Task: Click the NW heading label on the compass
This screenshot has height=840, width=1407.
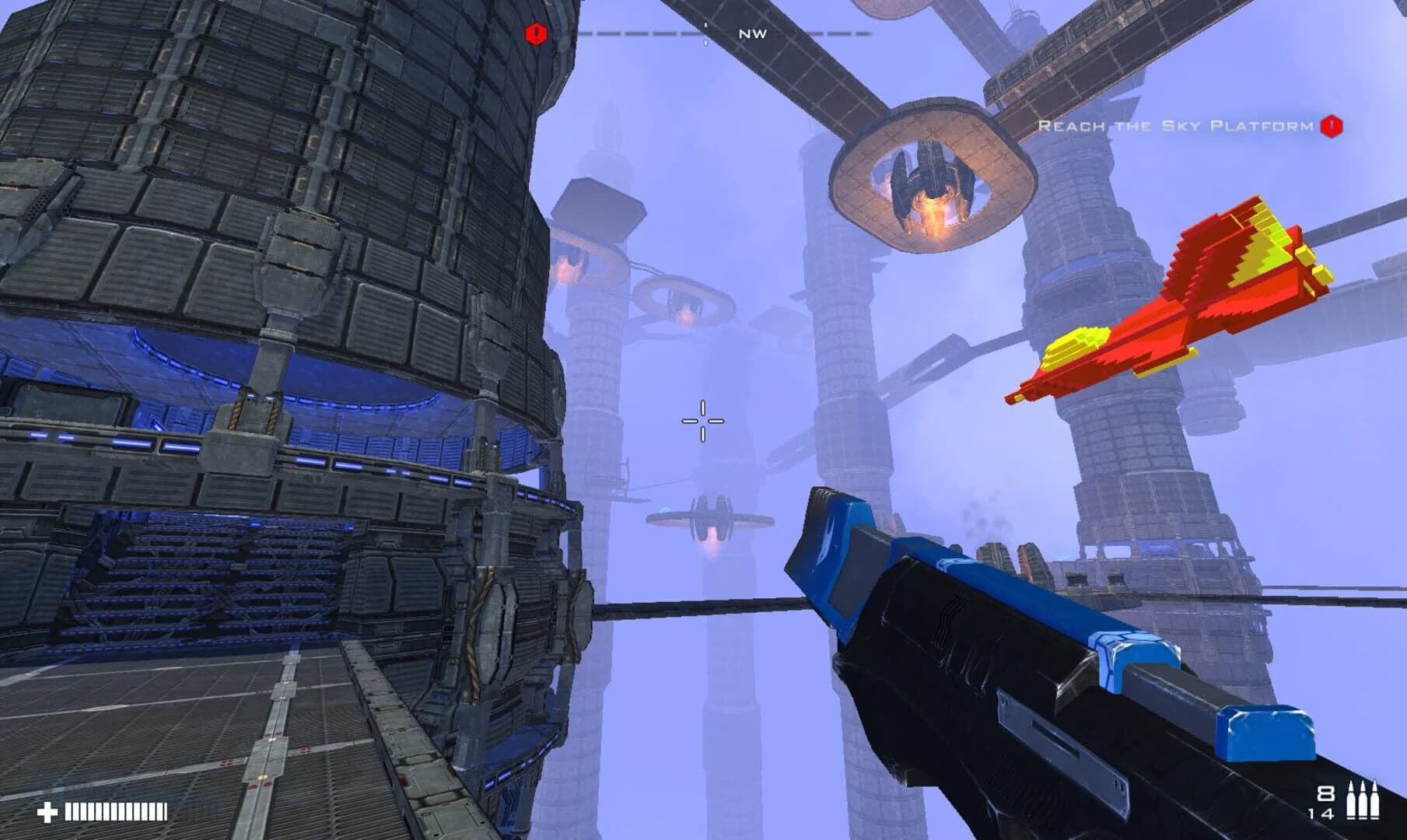Action: (753, 34)
